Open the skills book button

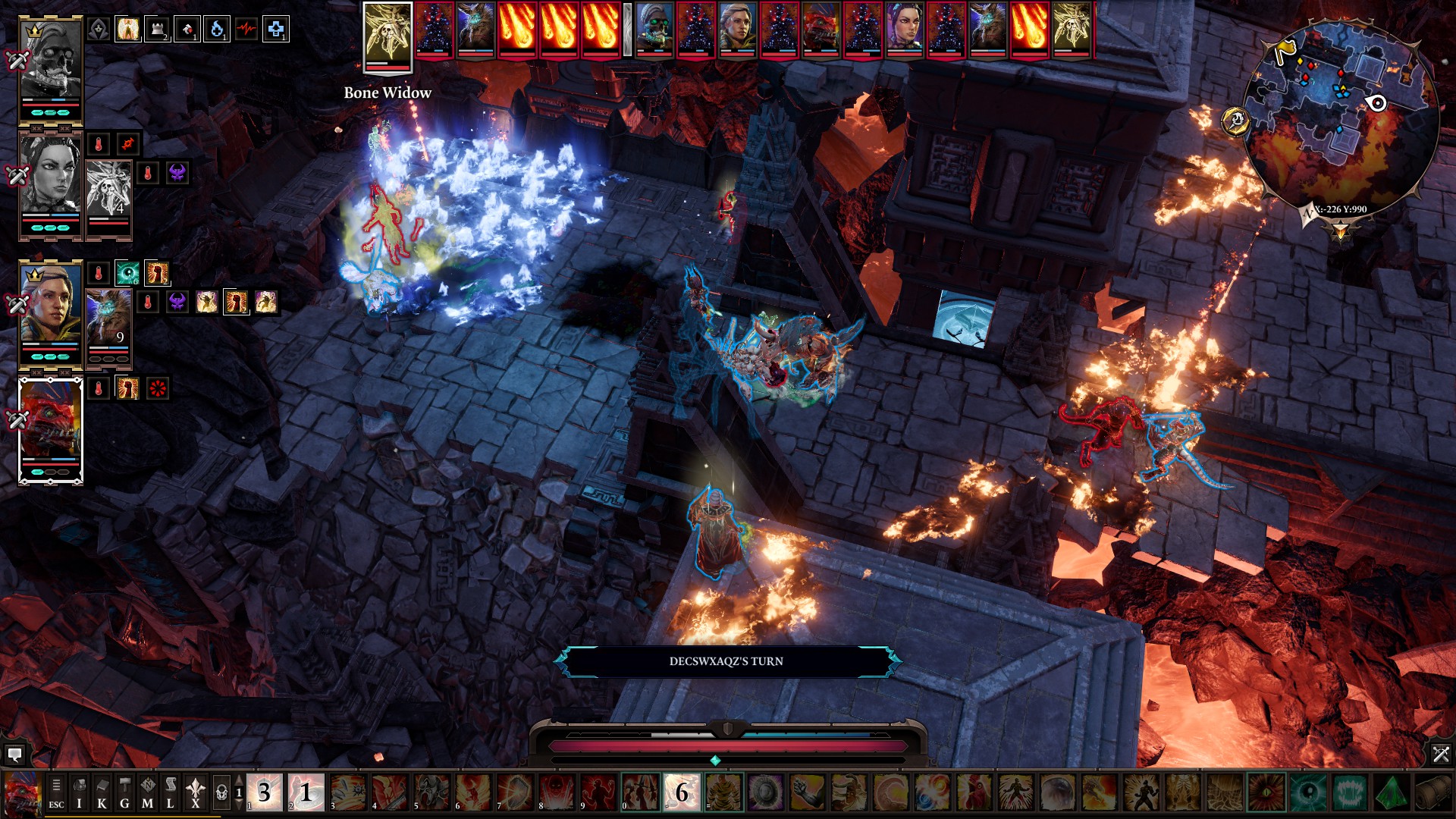coord(102,793)
